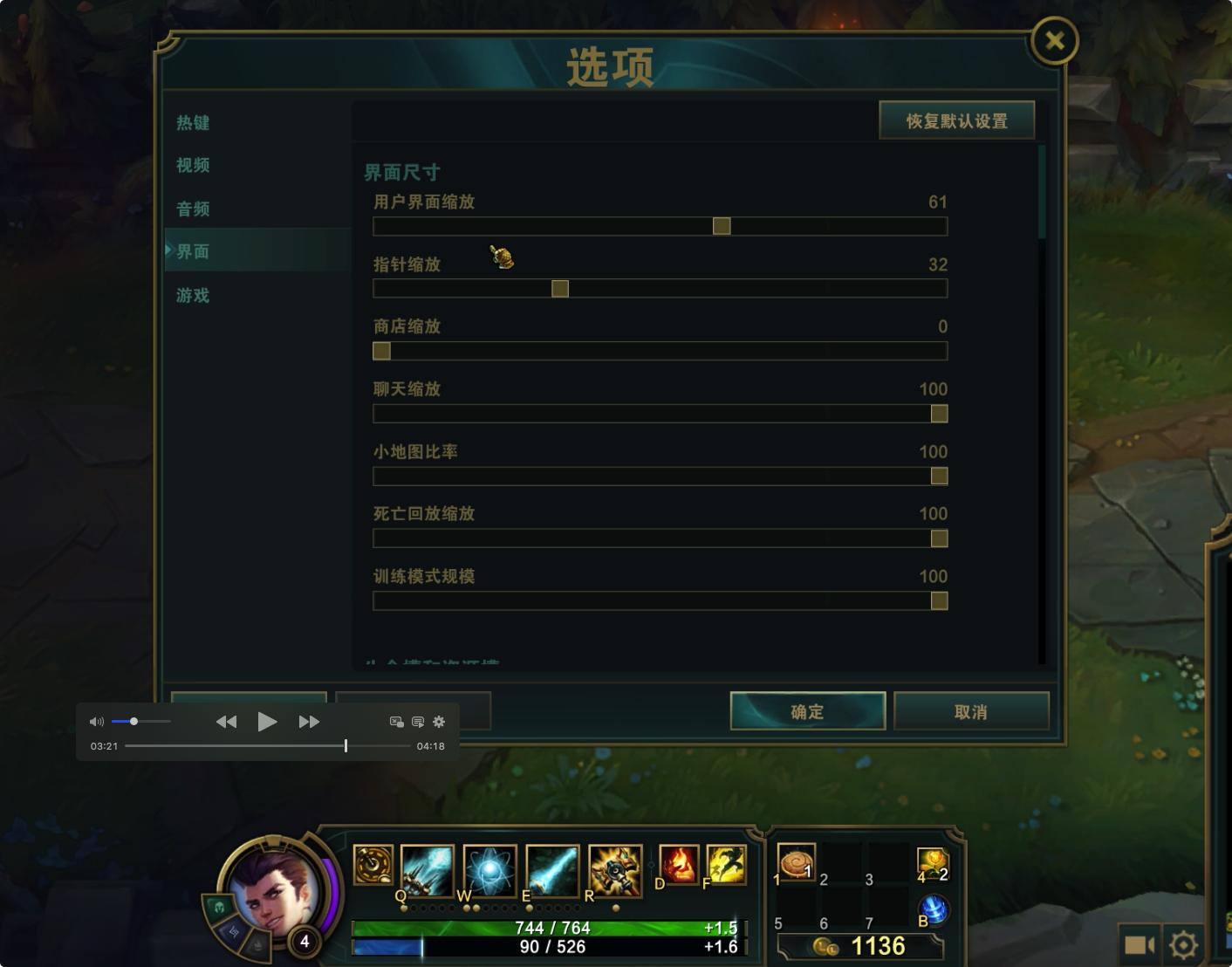Click the camera toggle icon near the minimap
Screen dimensions: 1232x967
1140,943
